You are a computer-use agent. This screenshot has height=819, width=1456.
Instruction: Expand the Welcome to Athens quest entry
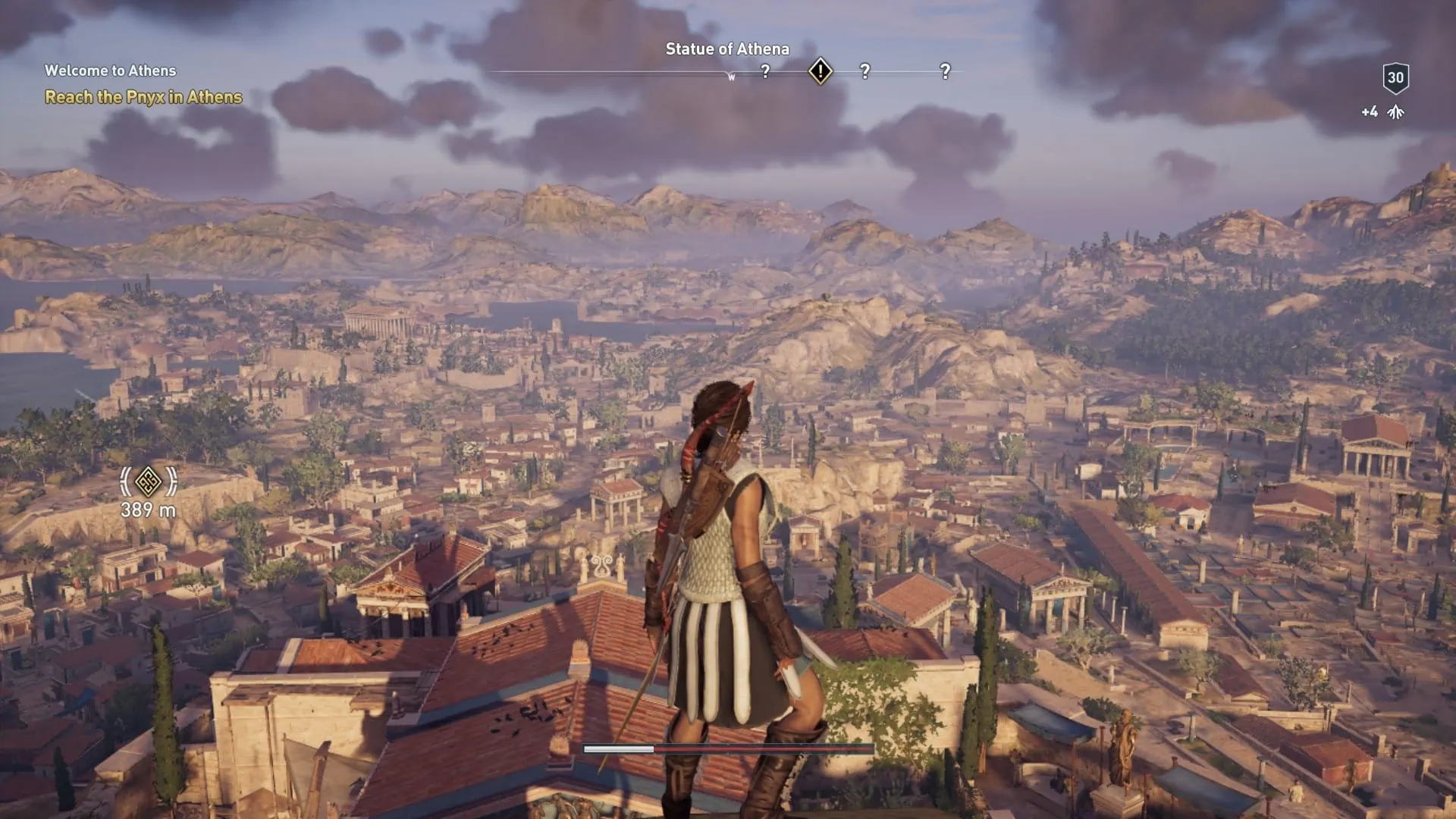110,71
